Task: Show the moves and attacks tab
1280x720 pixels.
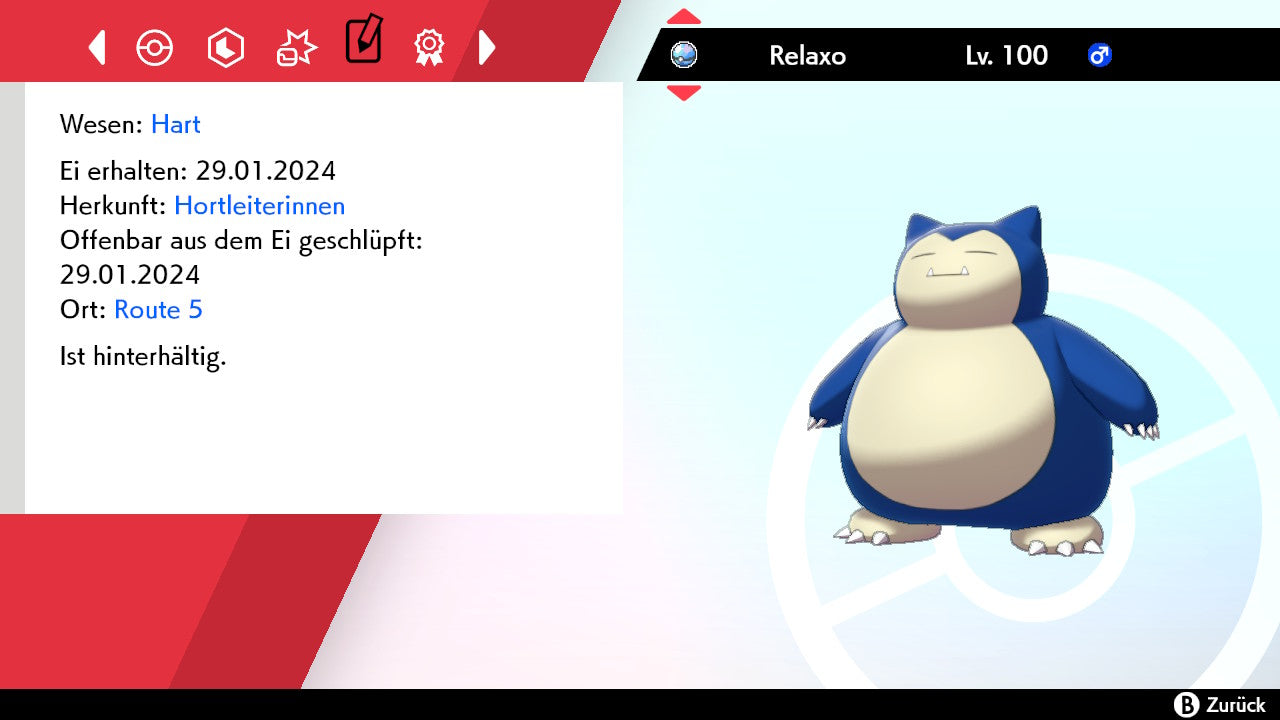Action: (296, 47)
